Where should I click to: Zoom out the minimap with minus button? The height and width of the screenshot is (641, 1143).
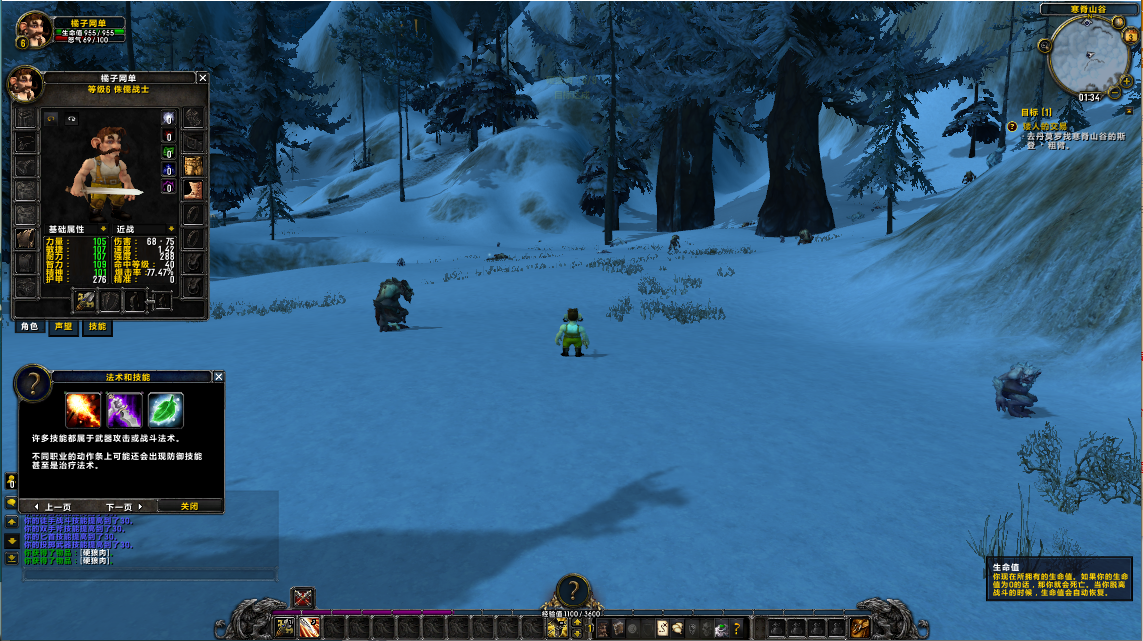point(1115,94)
